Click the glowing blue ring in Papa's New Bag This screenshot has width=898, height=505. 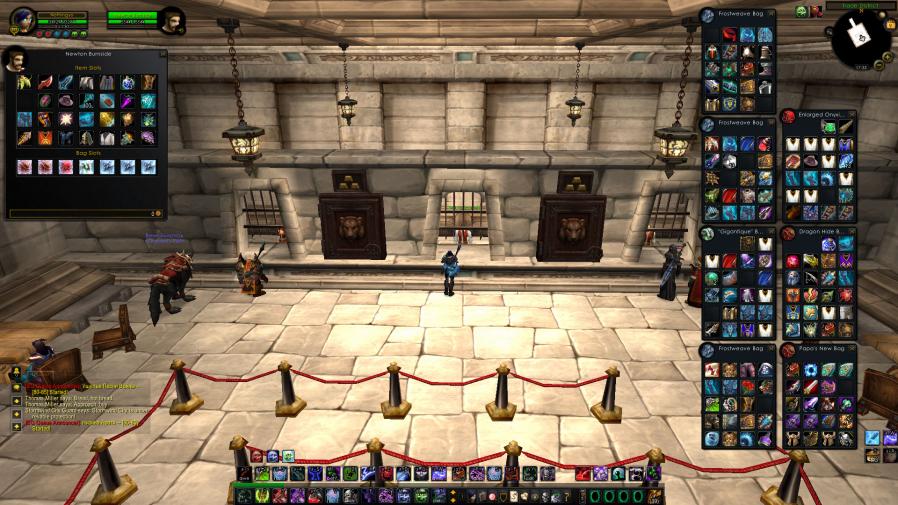tap(810, 370)
